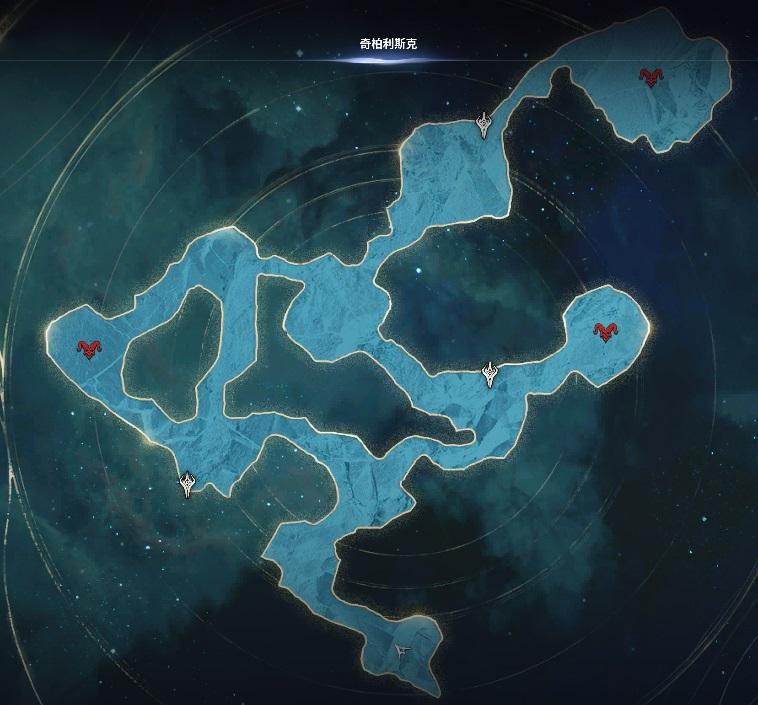Select the waypoint marker at the narrow corridor entrance

(x=485, y=126)
